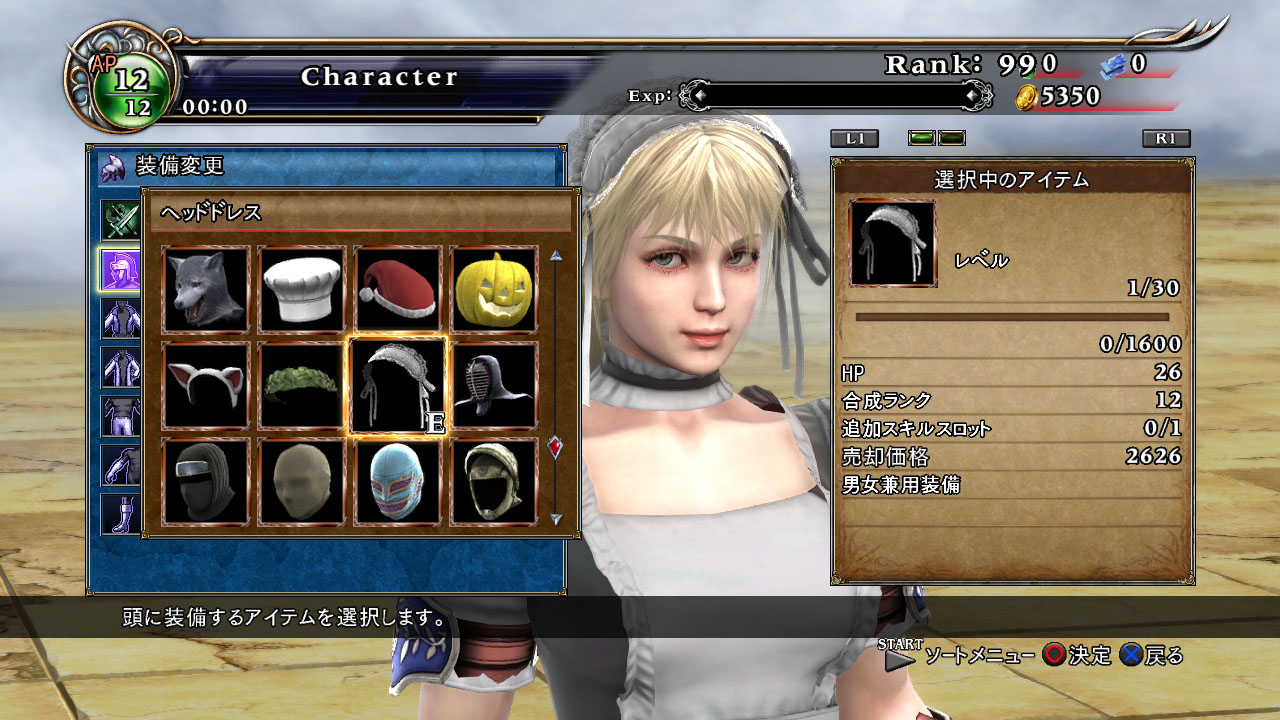Click the scrollbar's down arrow

click(x=556, y=519)
